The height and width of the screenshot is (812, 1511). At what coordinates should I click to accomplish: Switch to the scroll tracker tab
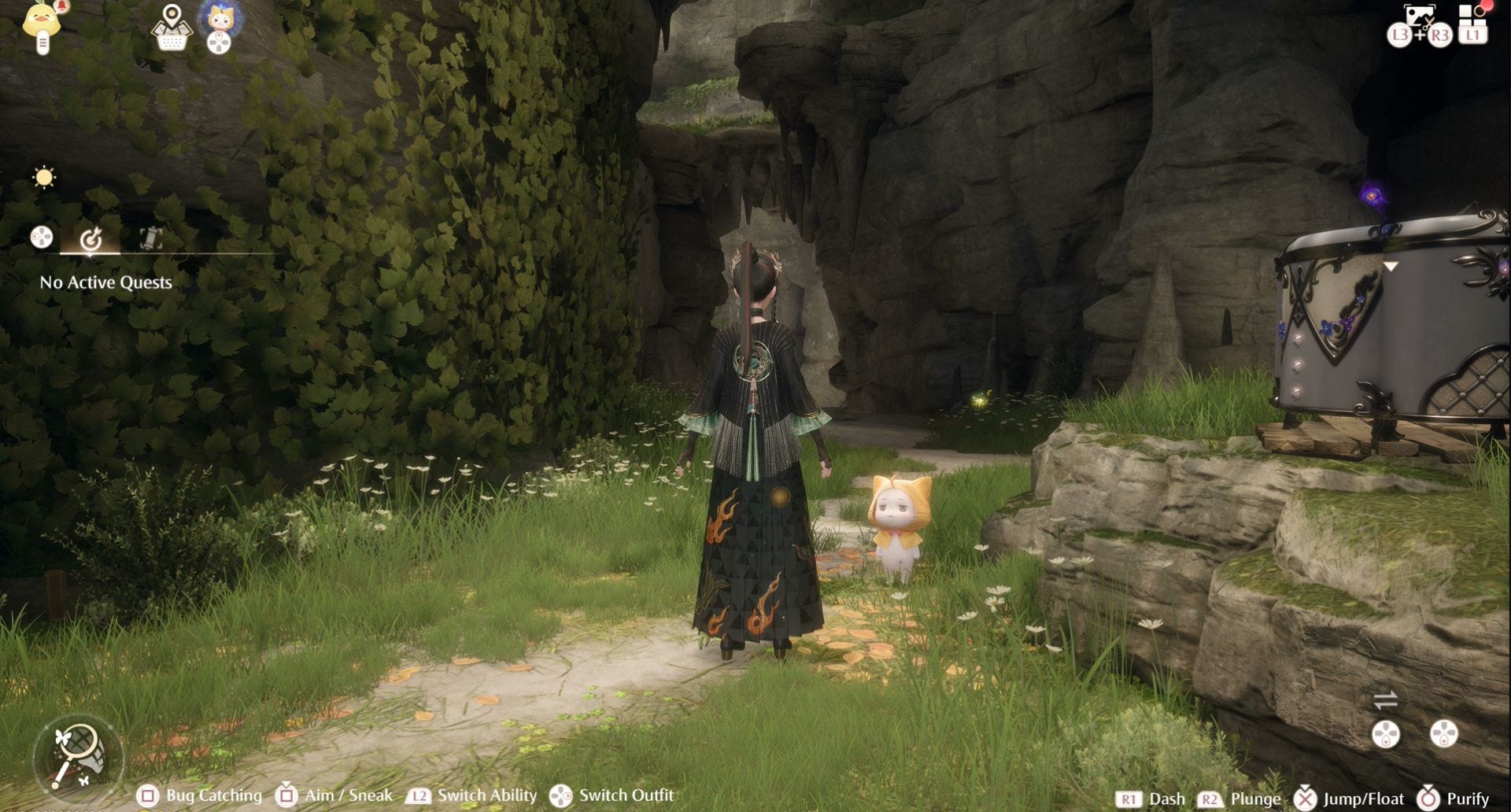150,238
